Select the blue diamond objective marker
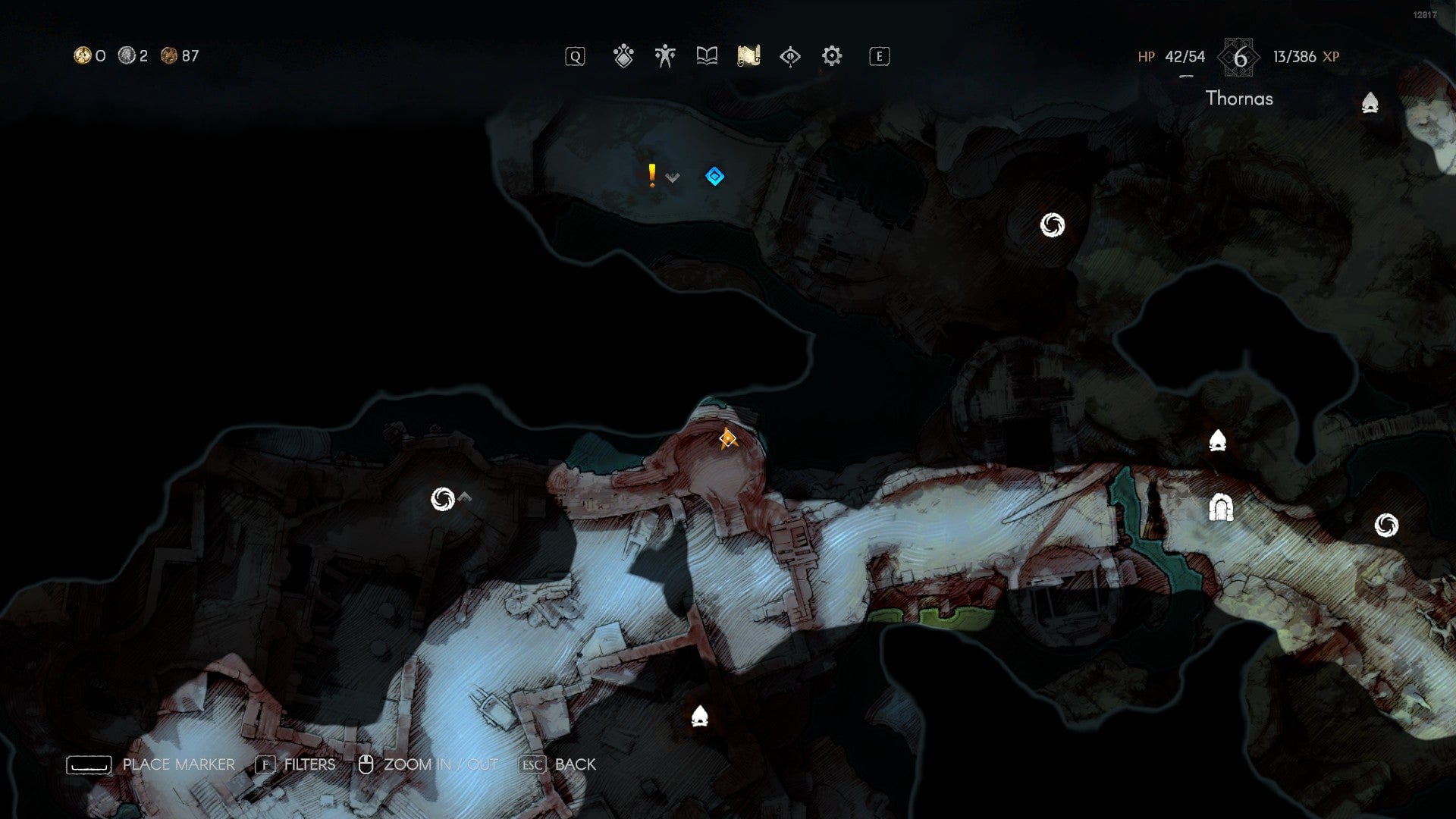Screen dimensions: 1456x819 [x=714, y=176]
